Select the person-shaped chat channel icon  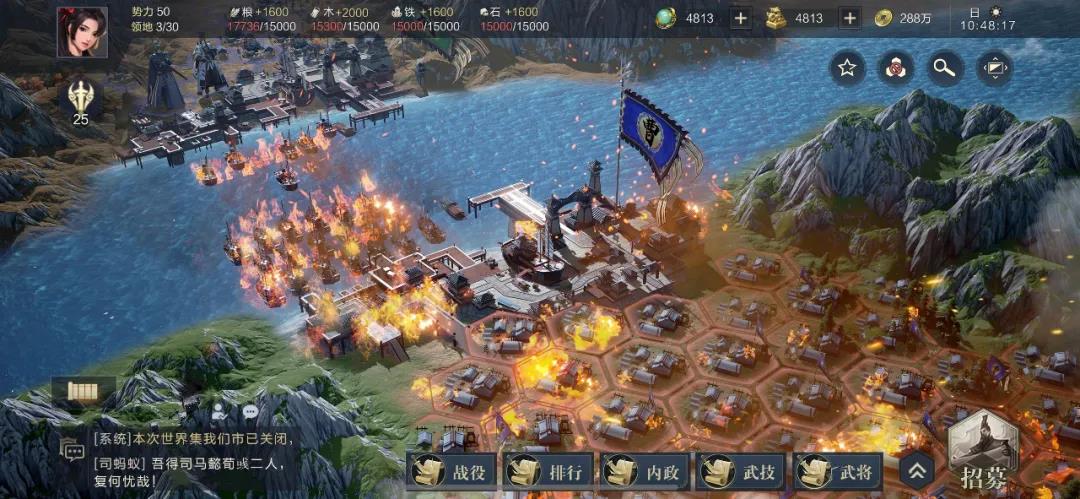pos(220,410)
